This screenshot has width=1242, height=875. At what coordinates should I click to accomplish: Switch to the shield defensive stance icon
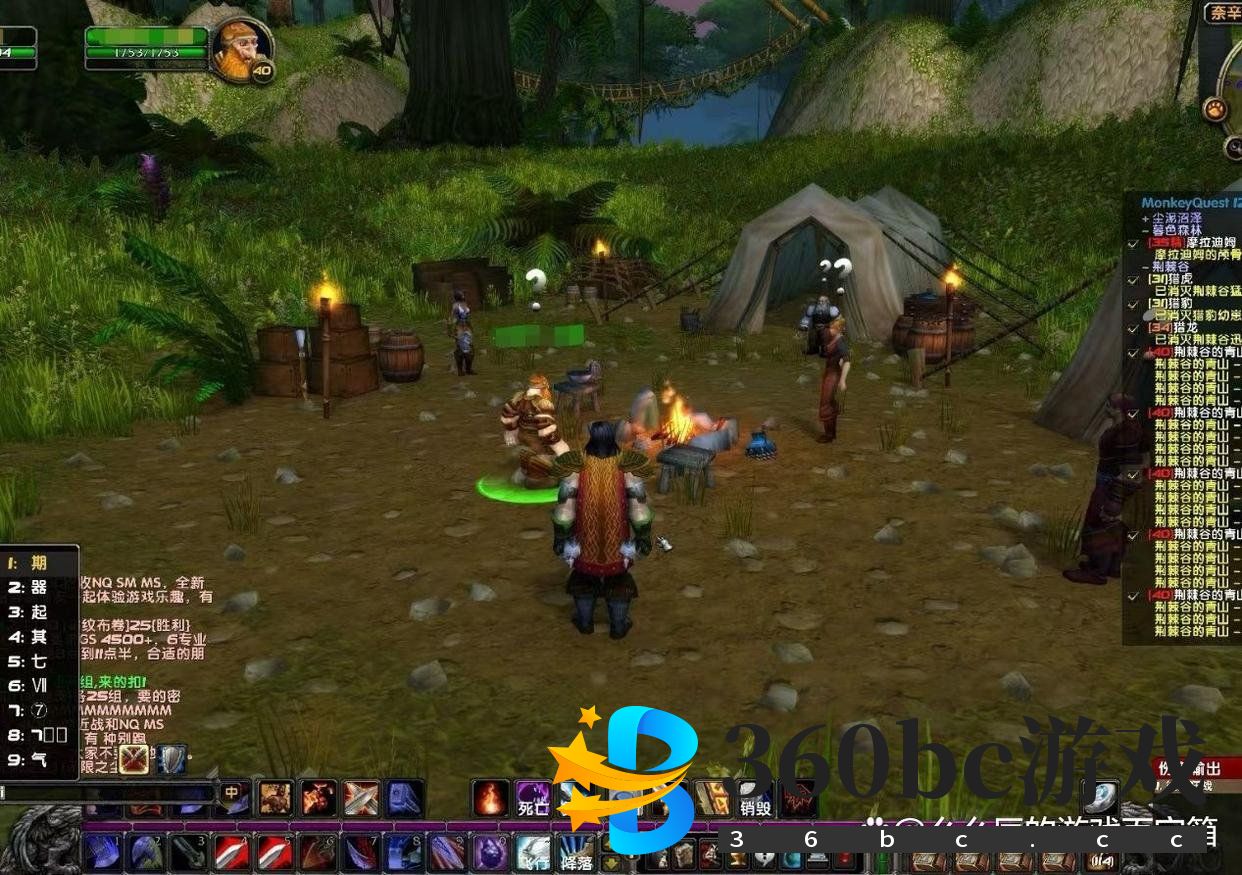coord(172,759)
